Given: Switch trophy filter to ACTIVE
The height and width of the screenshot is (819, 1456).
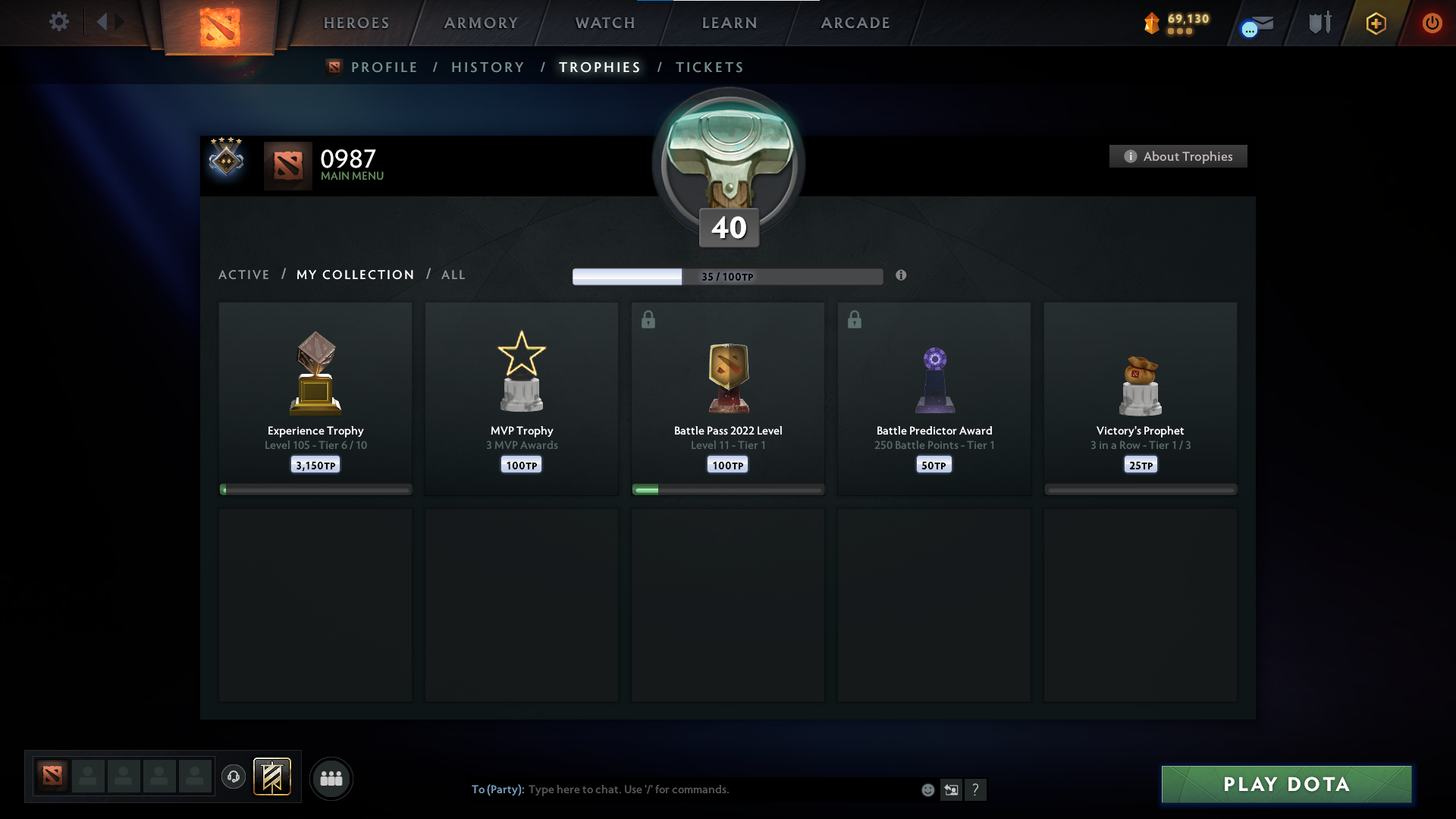Looking at the screenshot, I should tap(244, 275).
